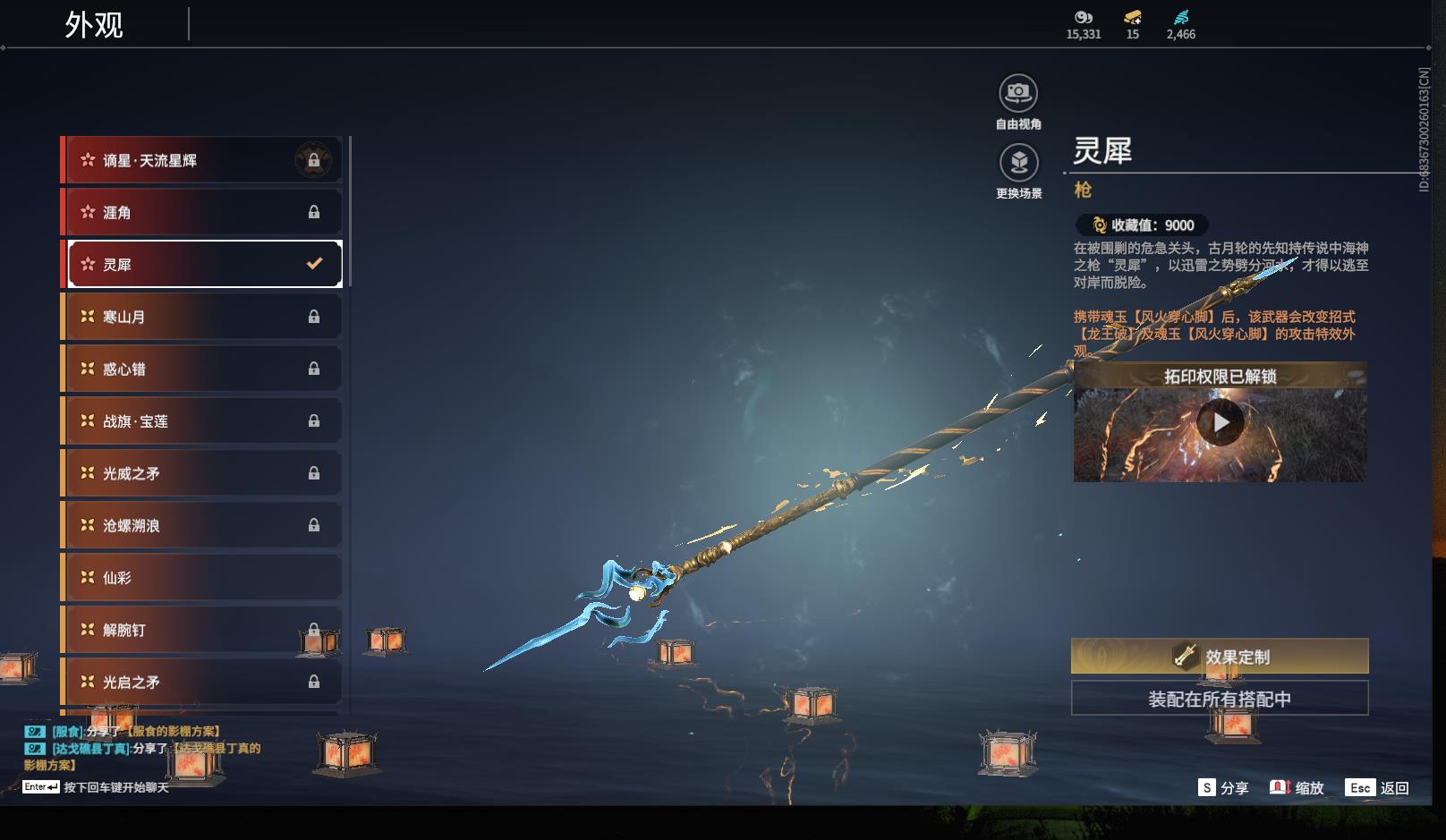Play the skin effect preview video

click(1221, 422)
